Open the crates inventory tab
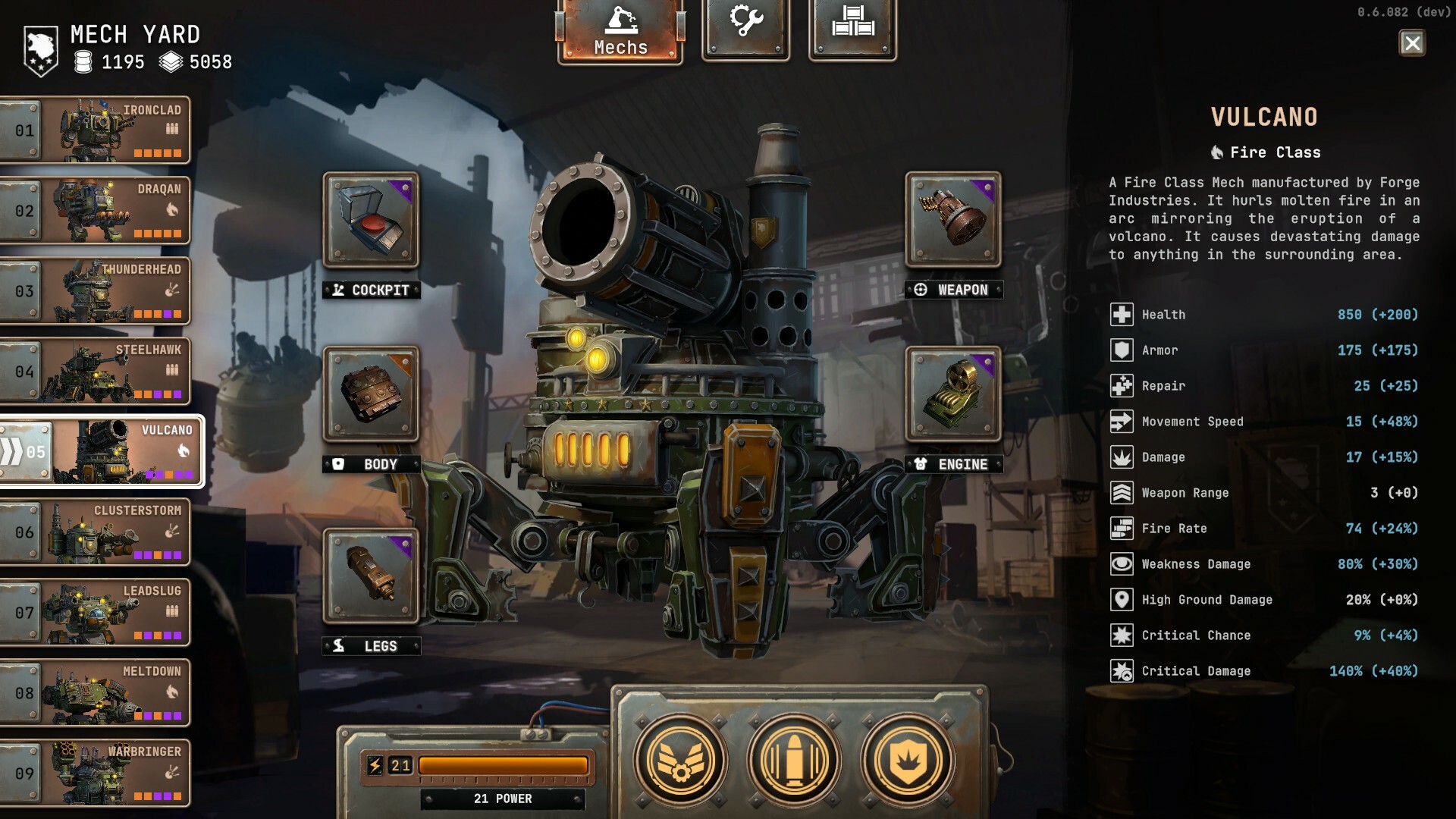This screenshot has width=1456, height=819. point(852,28)
